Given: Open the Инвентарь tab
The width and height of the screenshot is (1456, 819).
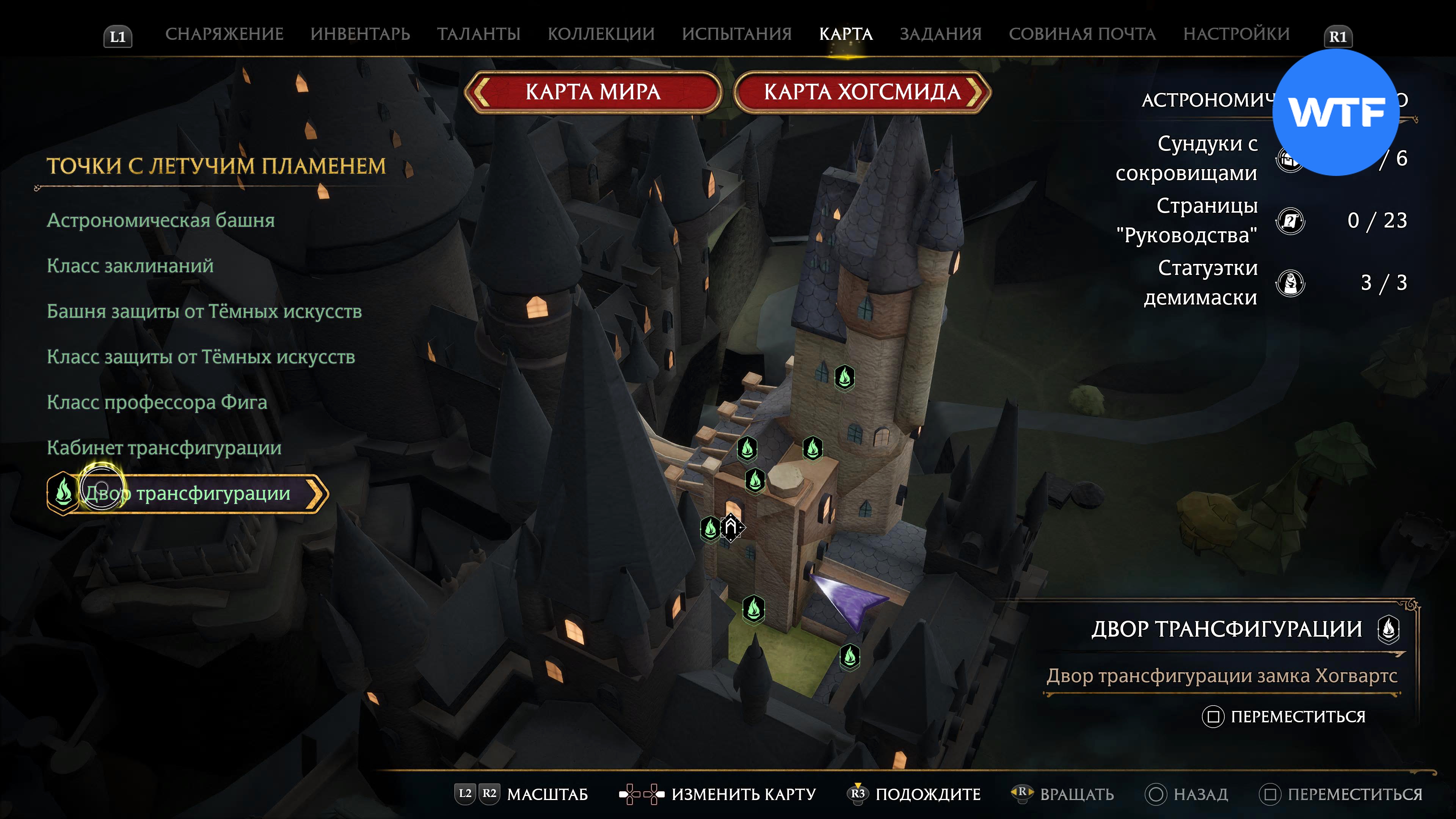Looking at the screenshot, I should [x=360, y=34].
